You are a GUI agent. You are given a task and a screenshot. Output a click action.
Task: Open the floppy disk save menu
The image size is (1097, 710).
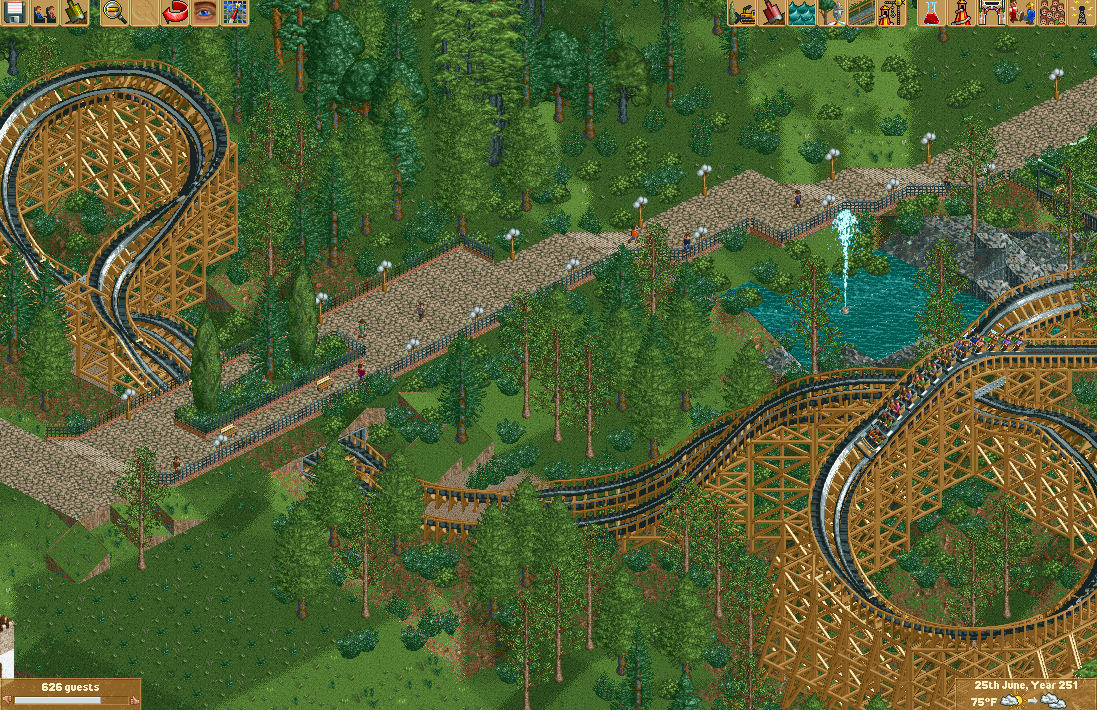pyautogui.click(x=15, y=13)
